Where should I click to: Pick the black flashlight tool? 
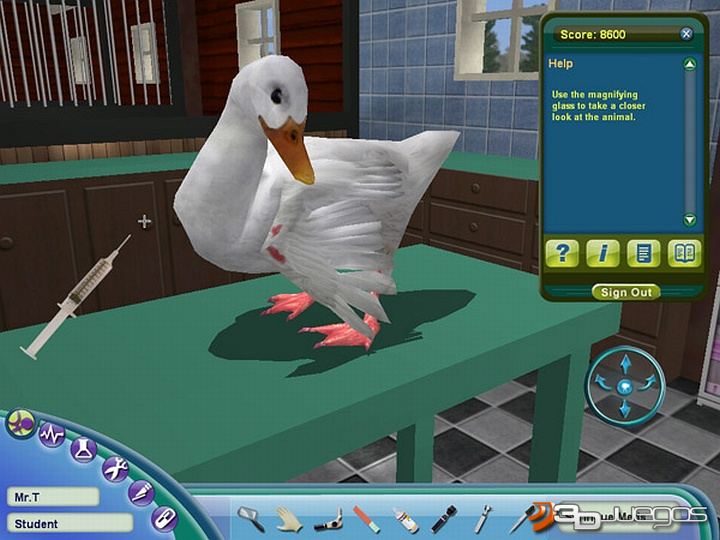[x=443, y=518]
